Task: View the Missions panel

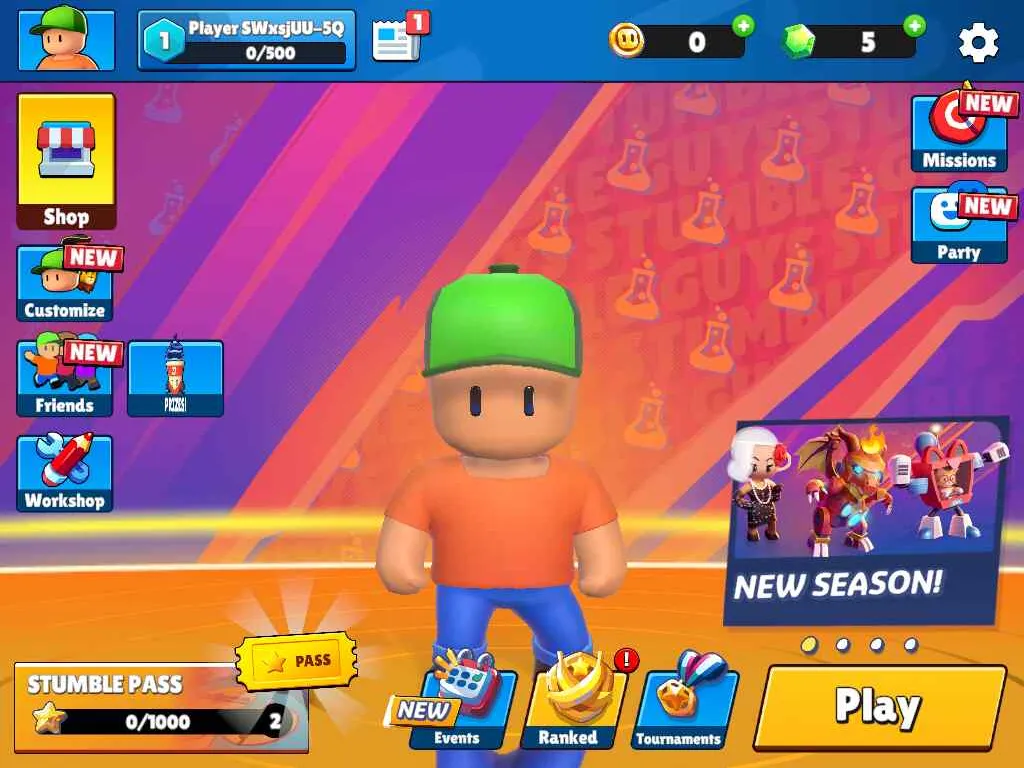Action: point(958,134)
